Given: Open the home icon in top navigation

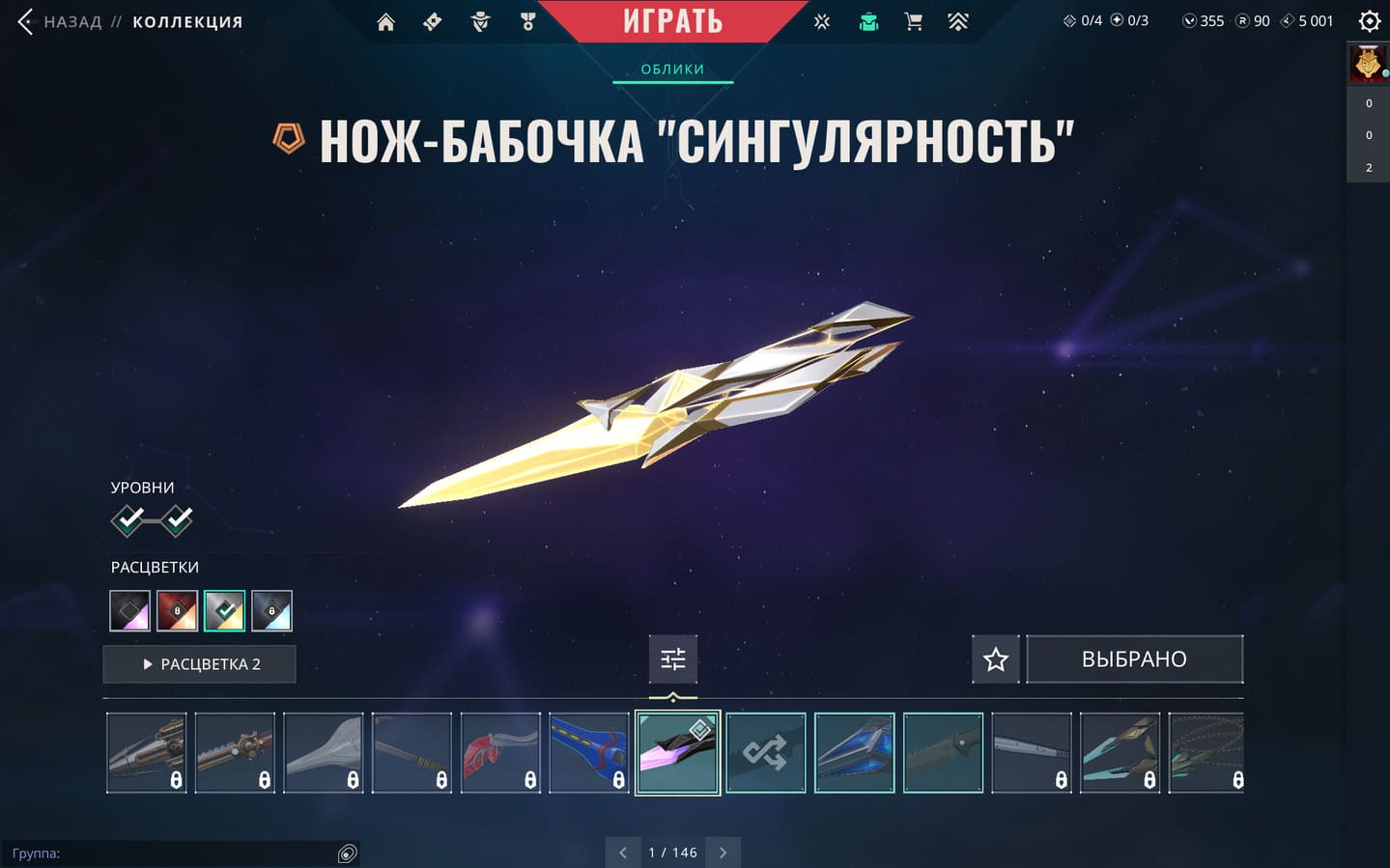Looking at the screenshot, I should click(x=385, y=22).
